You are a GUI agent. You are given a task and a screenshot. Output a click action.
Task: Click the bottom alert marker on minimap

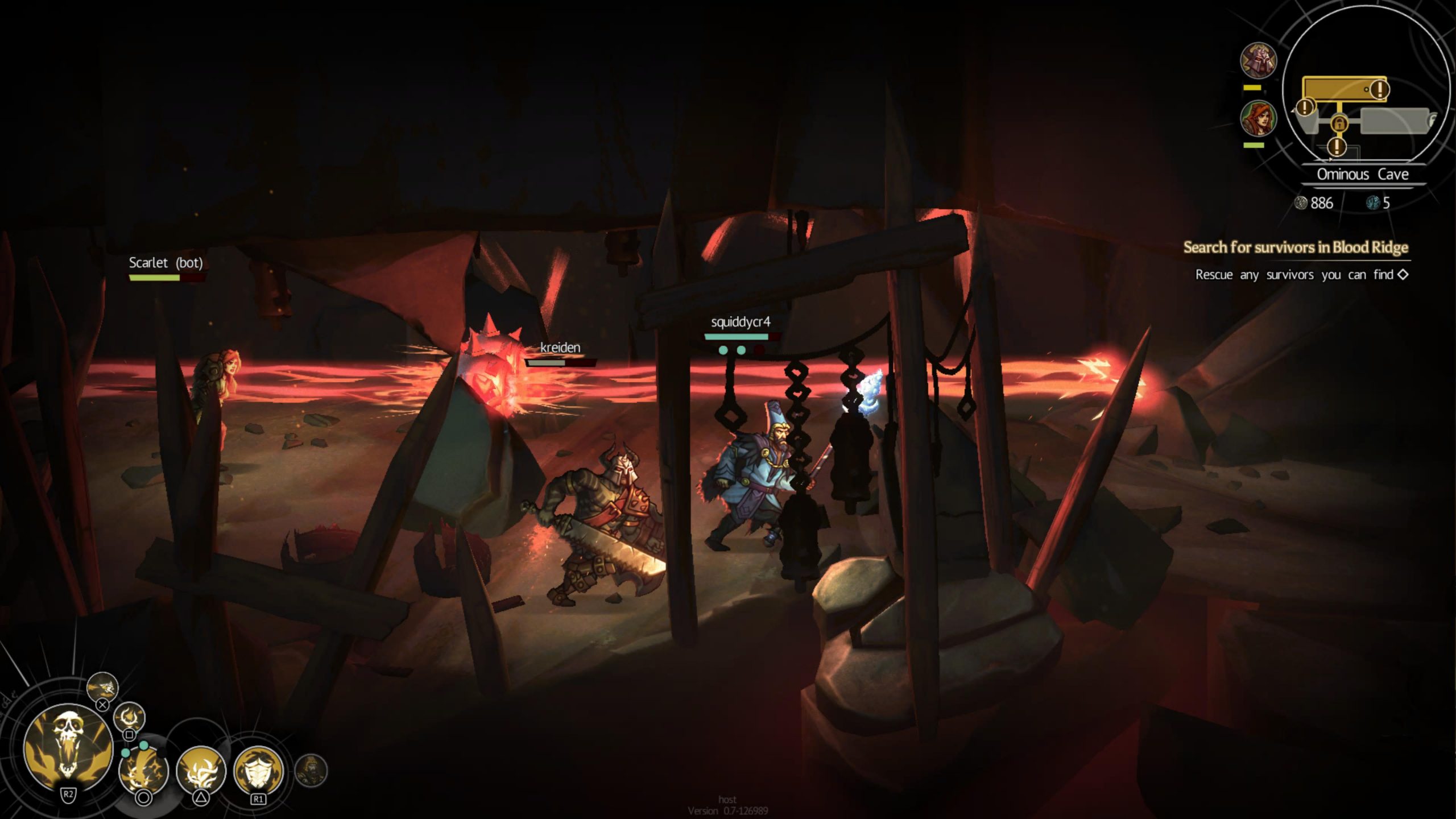(x=1337, y=147)
